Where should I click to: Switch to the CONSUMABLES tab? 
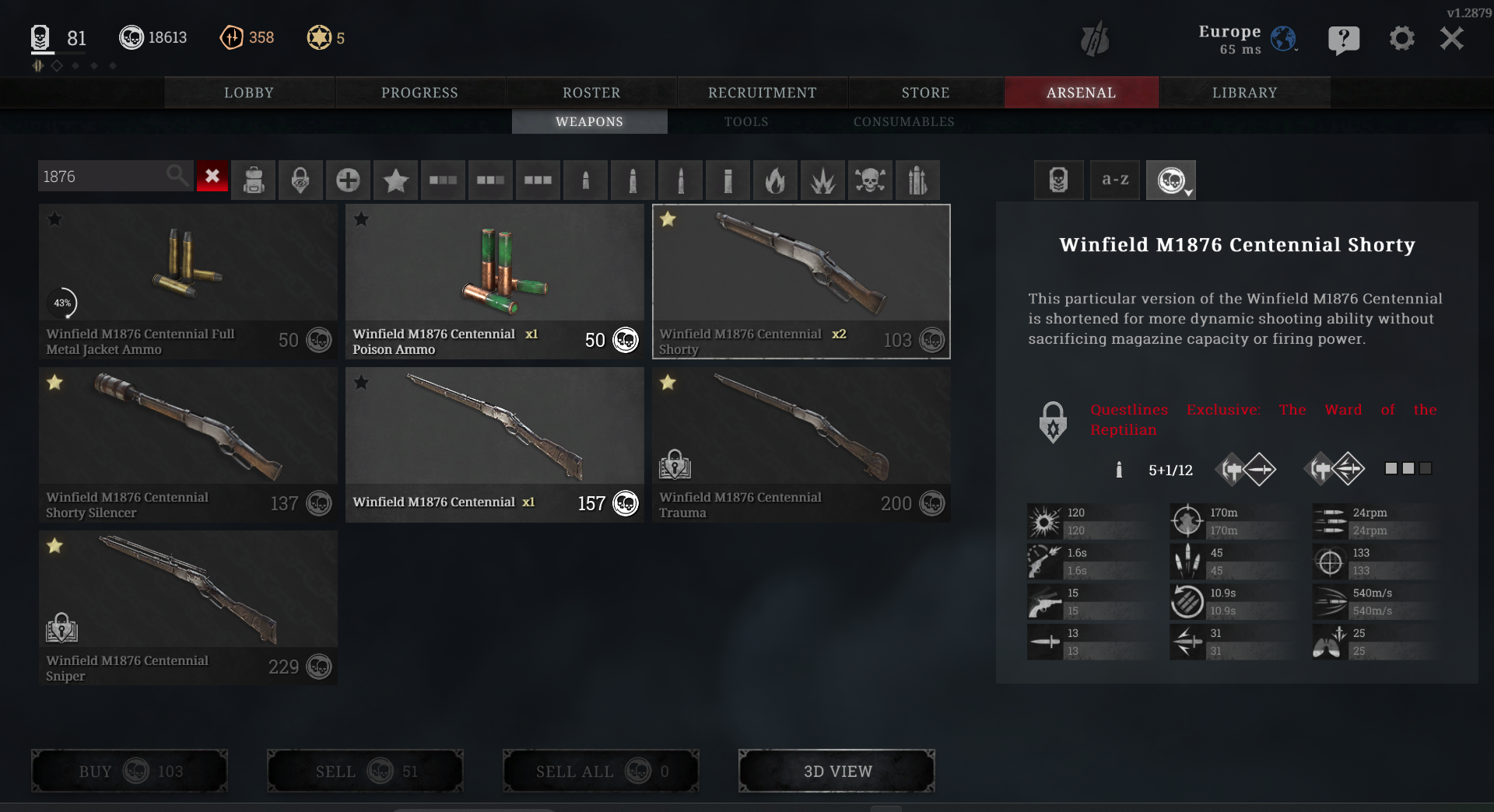[x=904, y=121]
